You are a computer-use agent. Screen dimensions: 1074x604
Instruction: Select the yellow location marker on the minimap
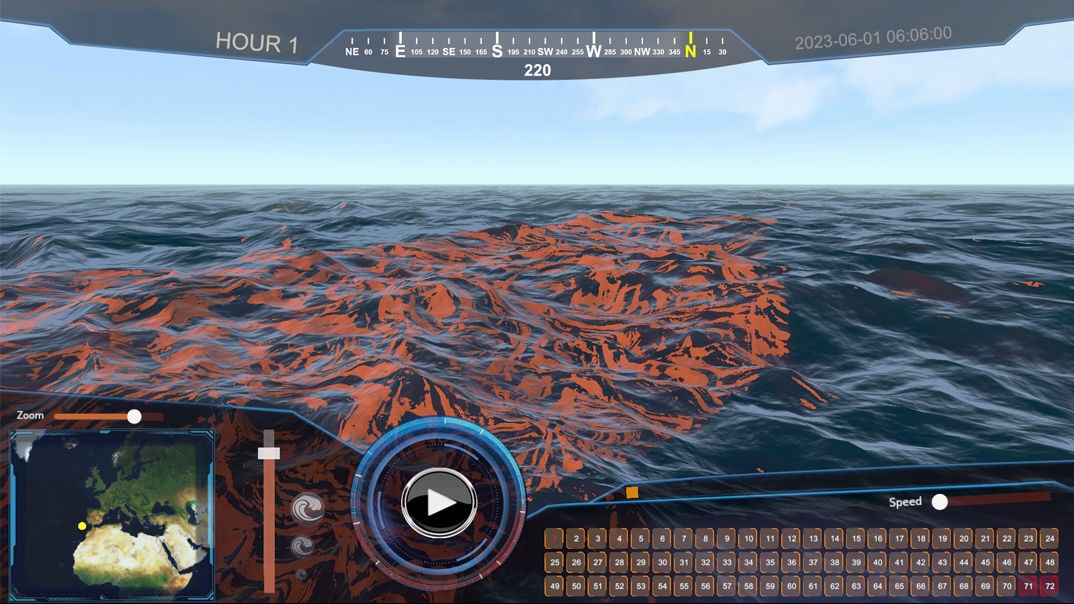(82, 526)
